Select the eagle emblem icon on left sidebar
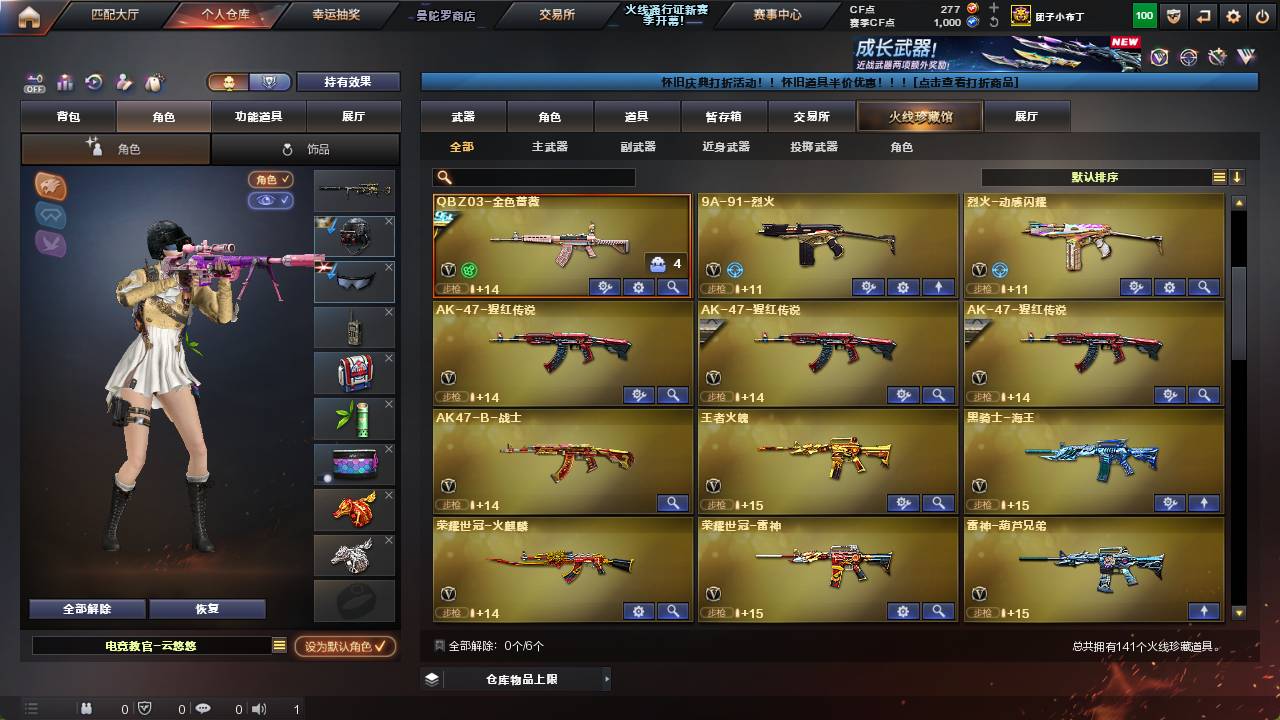1280x720 pixels. pos(52,186)
